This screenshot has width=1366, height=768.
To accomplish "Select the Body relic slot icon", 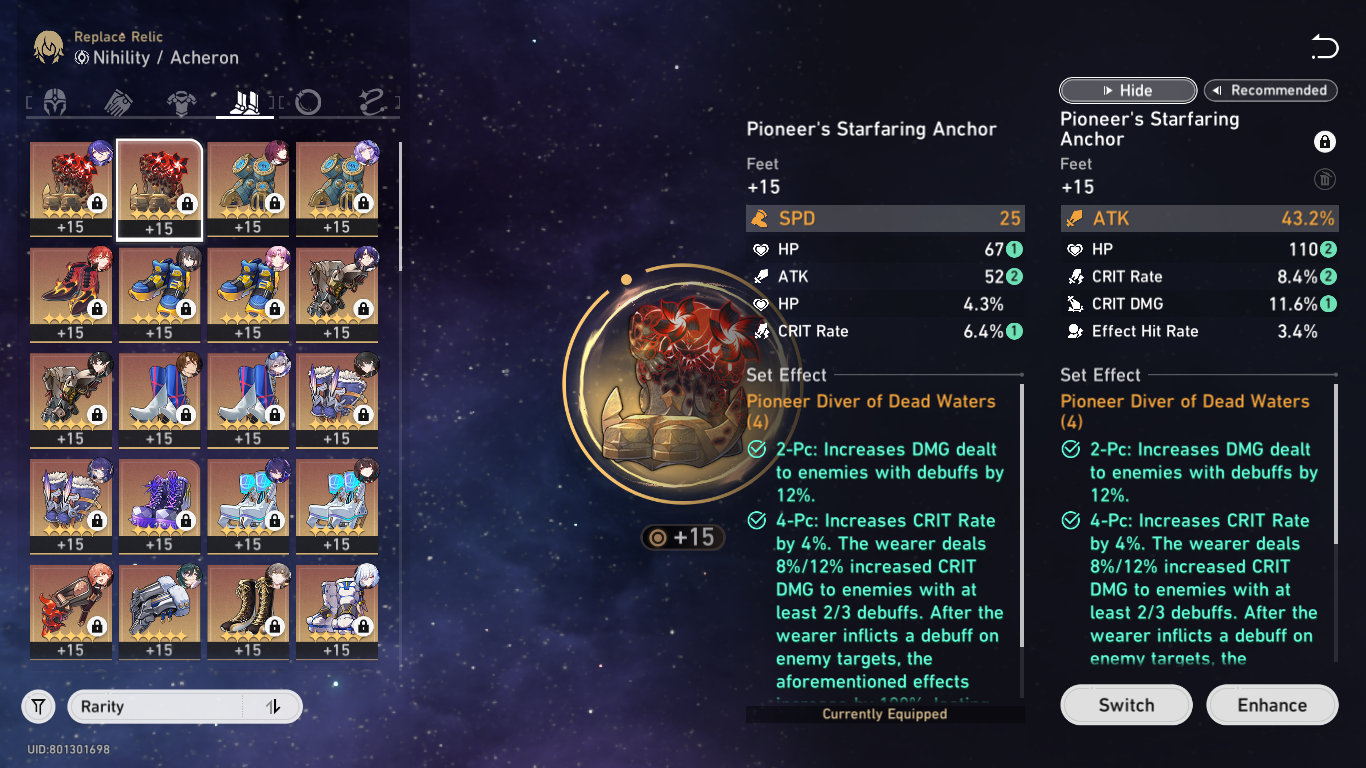I will coord(182,102).
